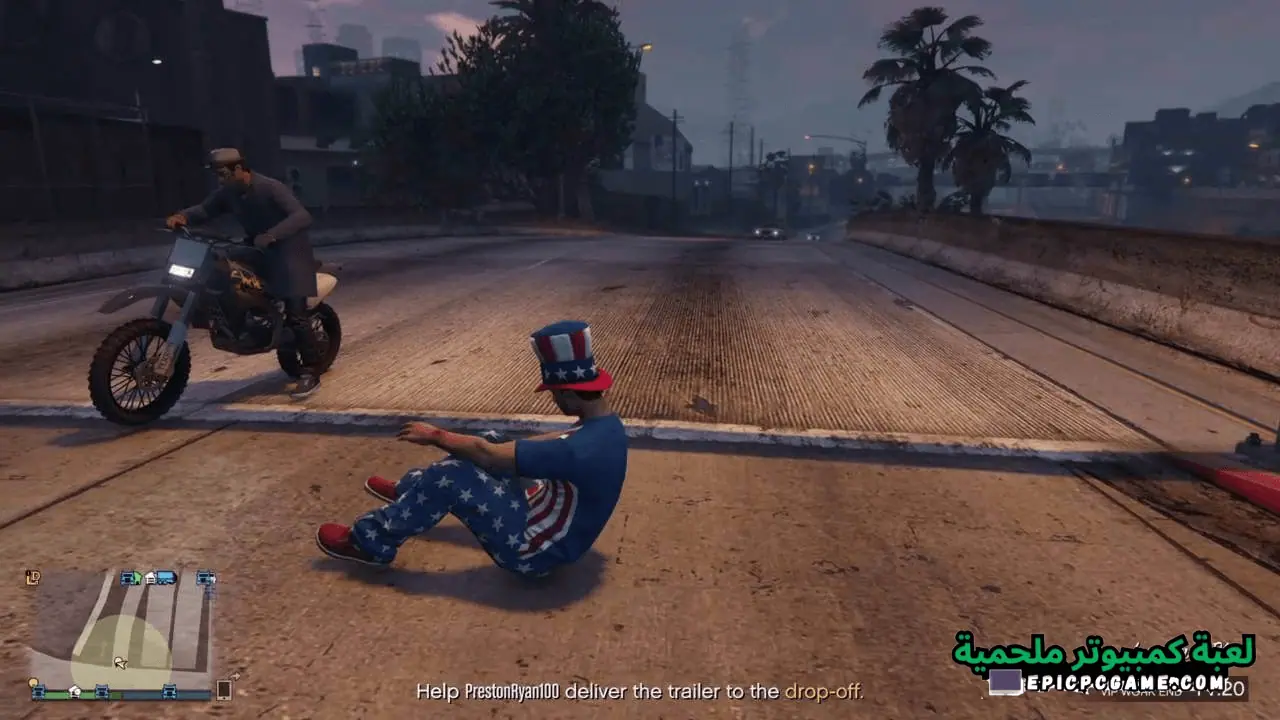This screenshot has height=720, width=1280.
Task: Click the green route progress bar under the minimap
Action: (x=60, y=694)
